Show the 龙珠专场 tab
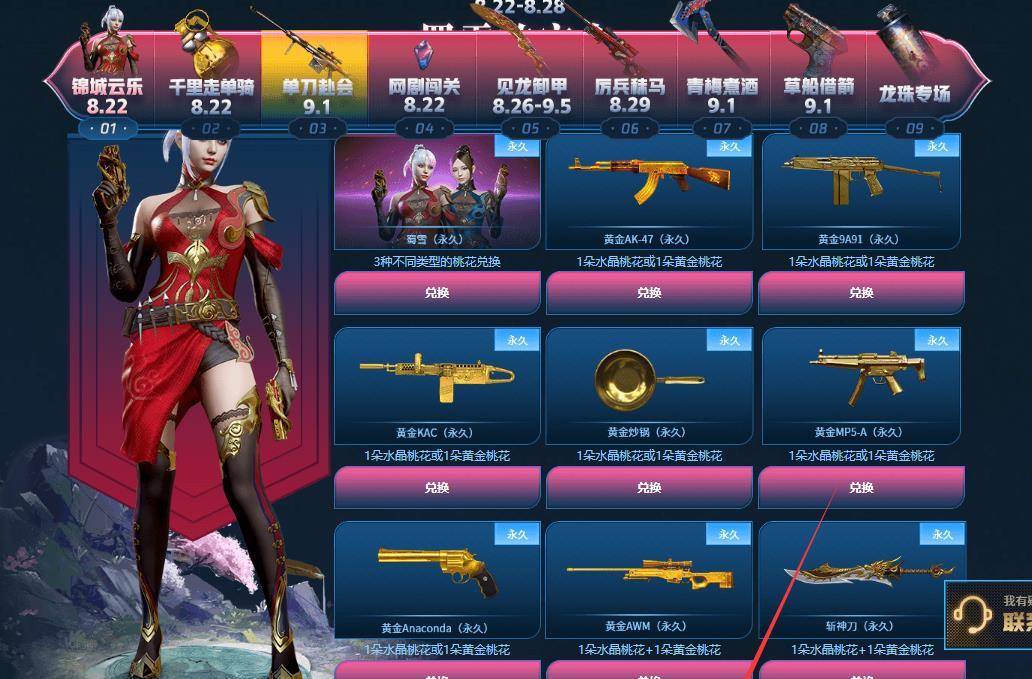 coord(914,94)
